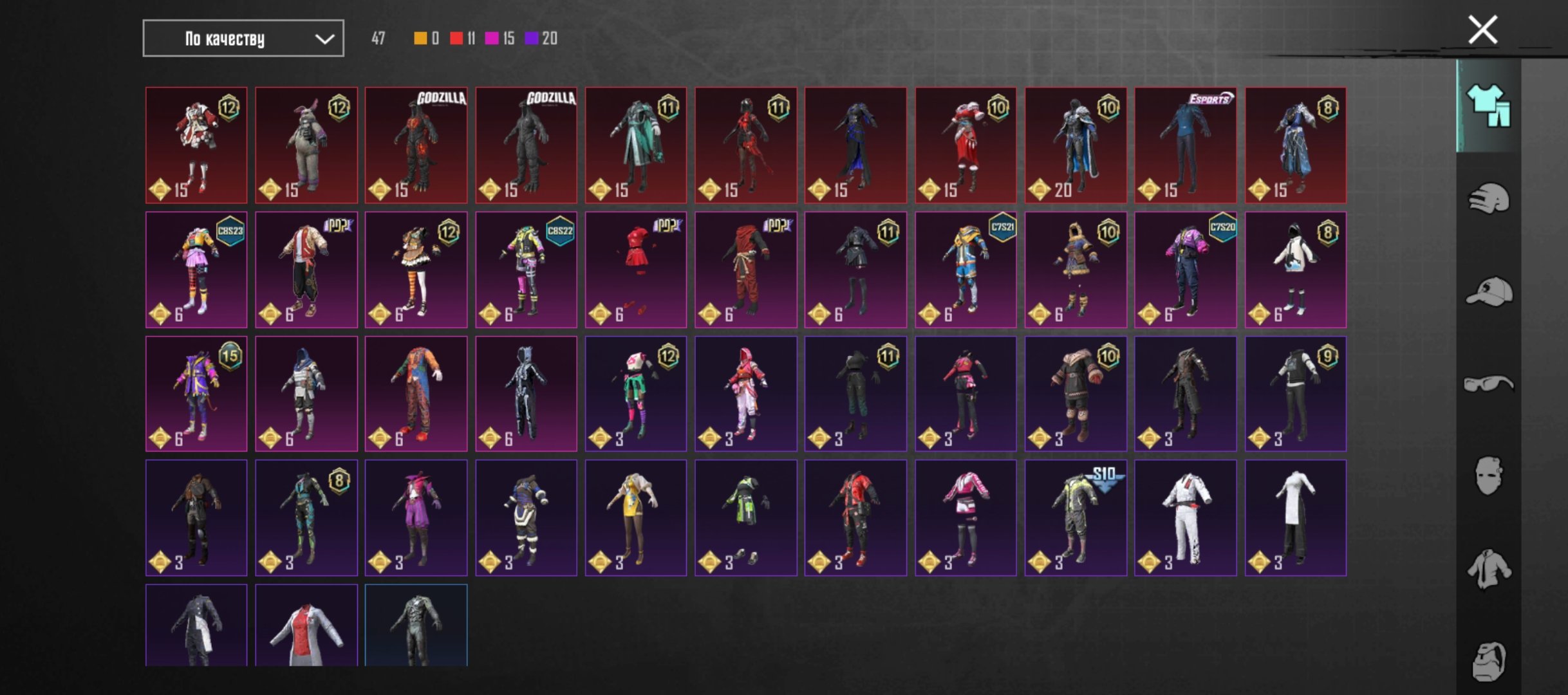Switch to the outfits category tab
This screenshot has width=1568, height=695.
1488,106
